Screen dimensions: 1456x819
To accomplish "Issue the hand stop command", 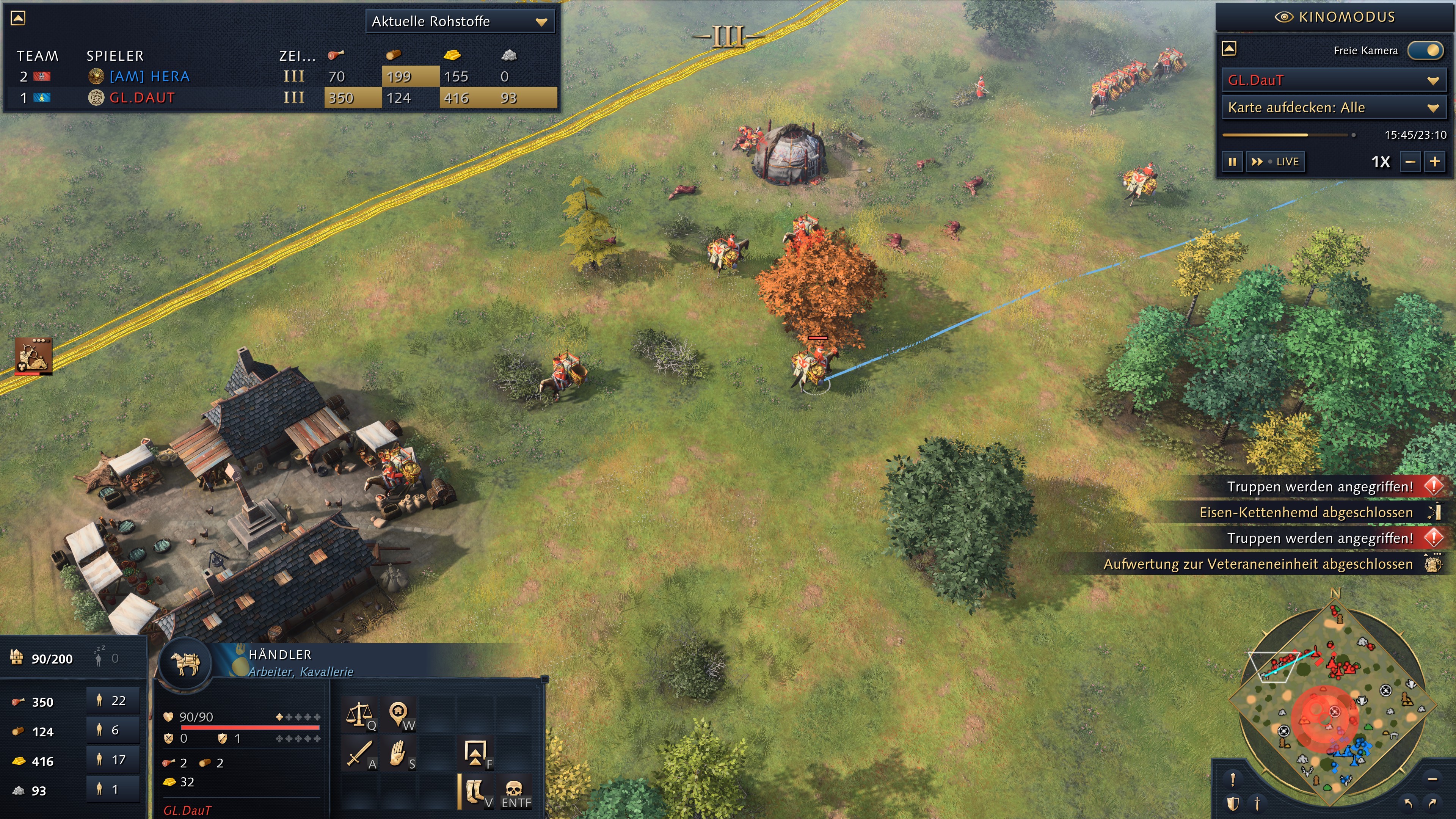I will tap(399, 754).
